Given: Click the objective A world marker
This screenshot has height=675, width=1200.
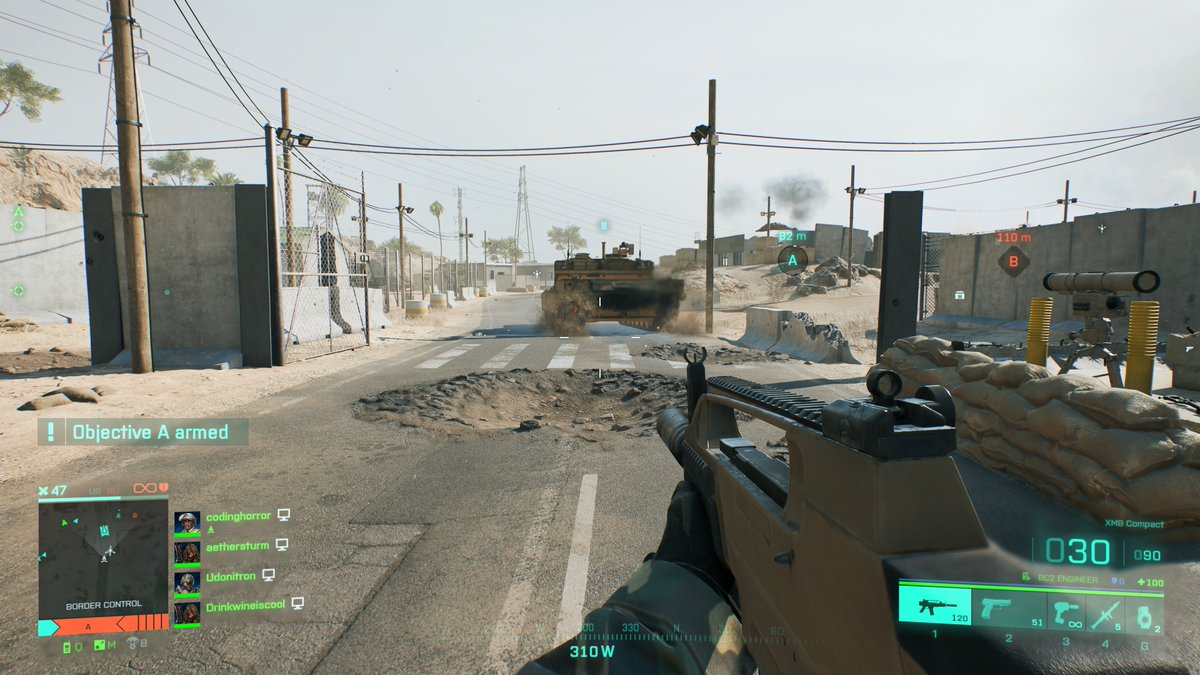Looking at the screenshot, I should click(x=792, y=260).
